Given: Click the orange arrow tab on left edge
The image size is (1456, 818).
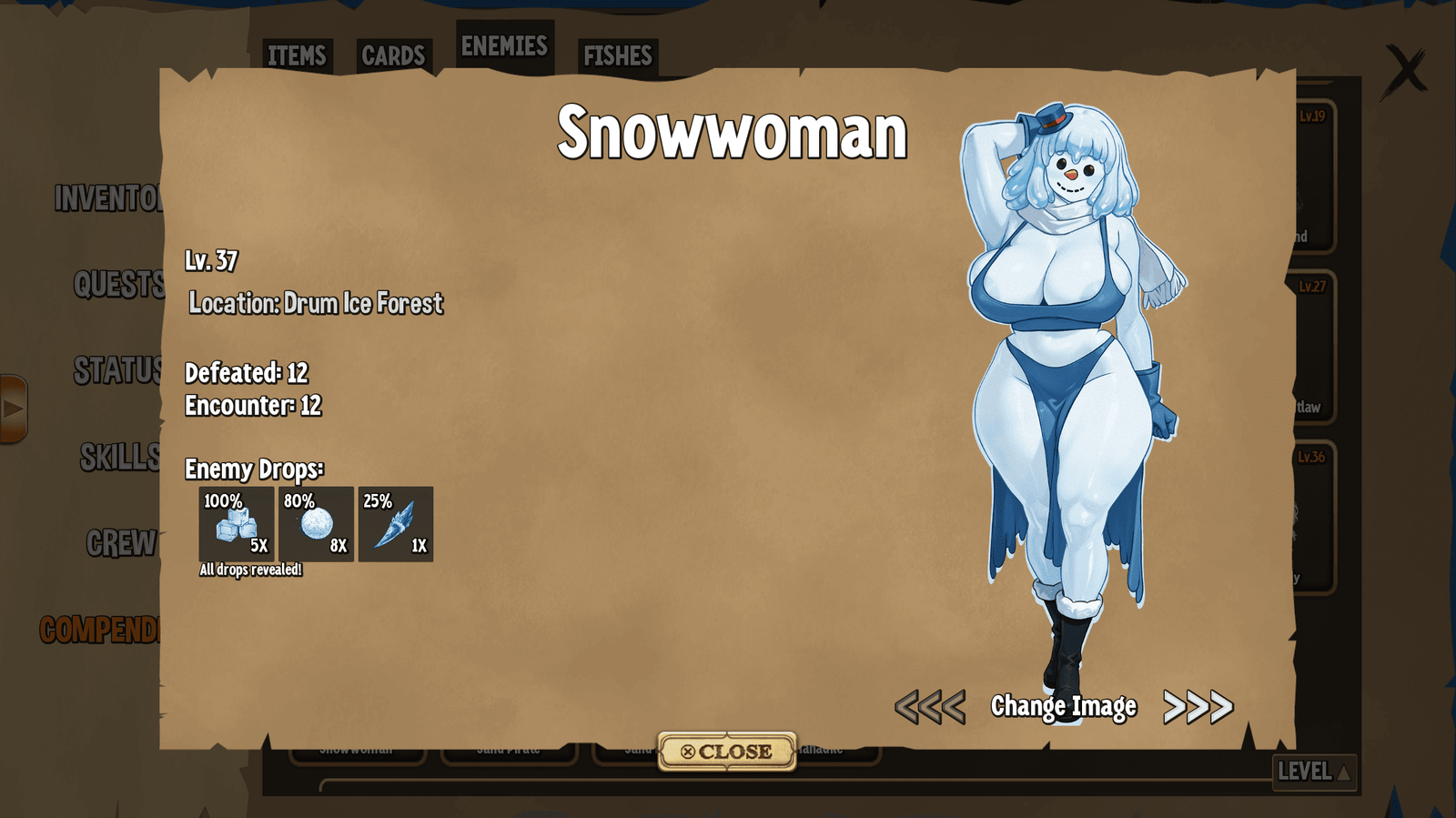Looking at the screenshot, I should pos(14,409).
